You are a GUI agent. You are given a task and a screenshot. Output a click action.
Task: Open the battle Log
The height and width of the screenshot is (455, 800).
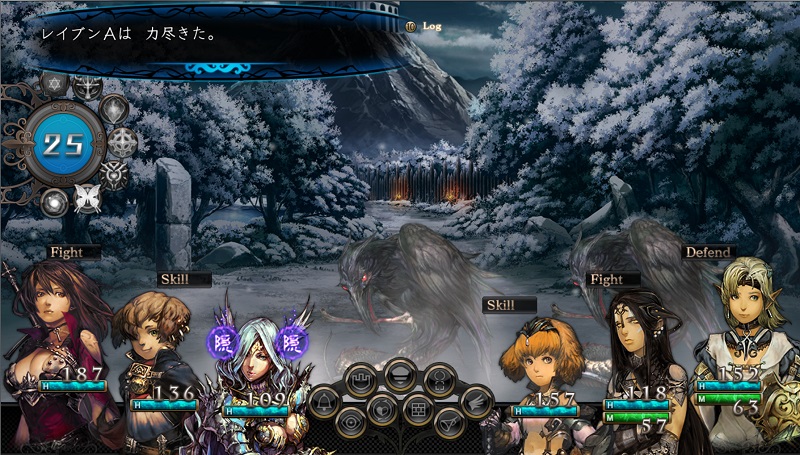pyautogui.click(x=426, y=26)
